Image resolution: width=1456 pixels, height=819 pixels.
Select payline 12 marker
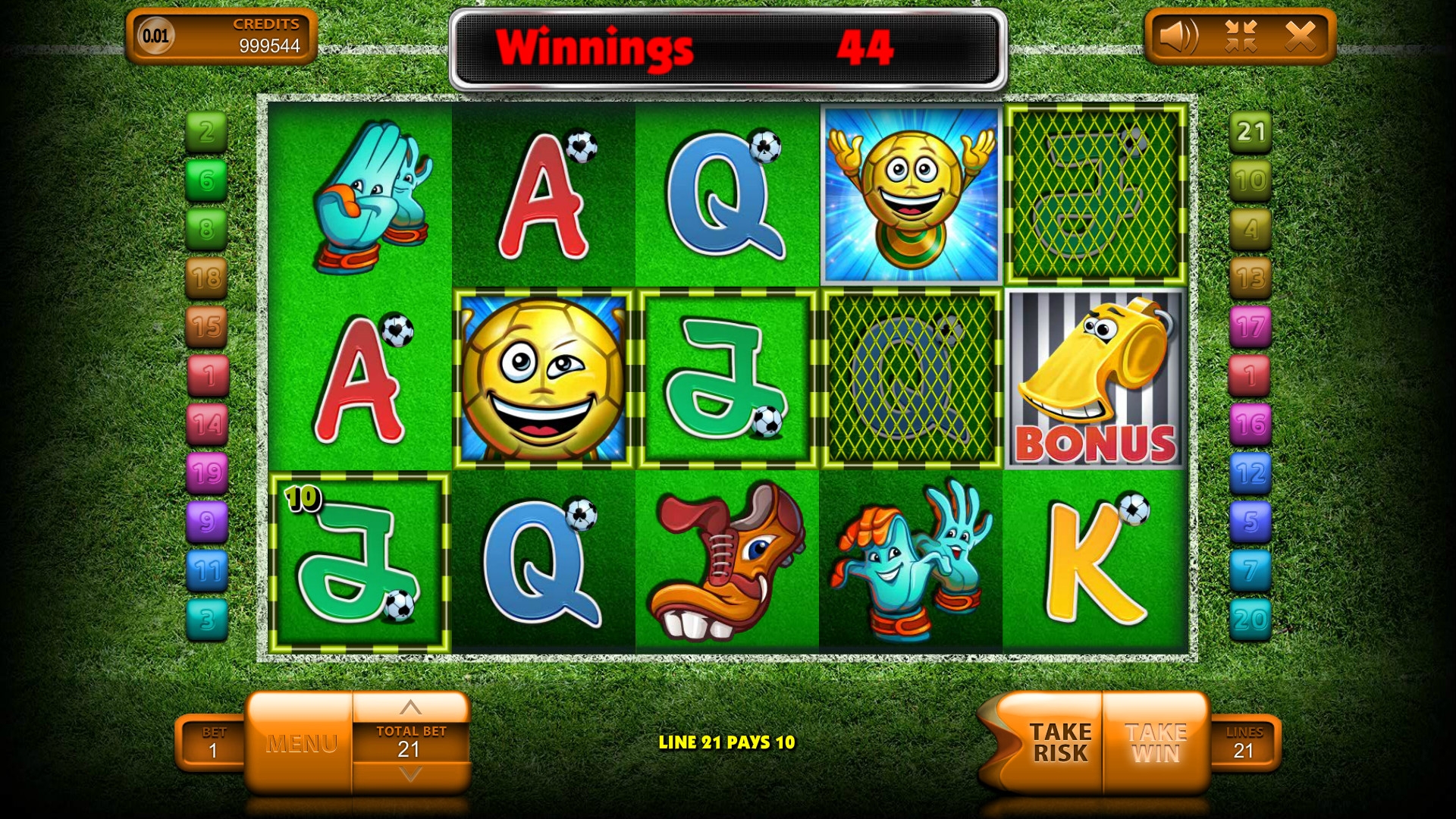coord(1250,473)
